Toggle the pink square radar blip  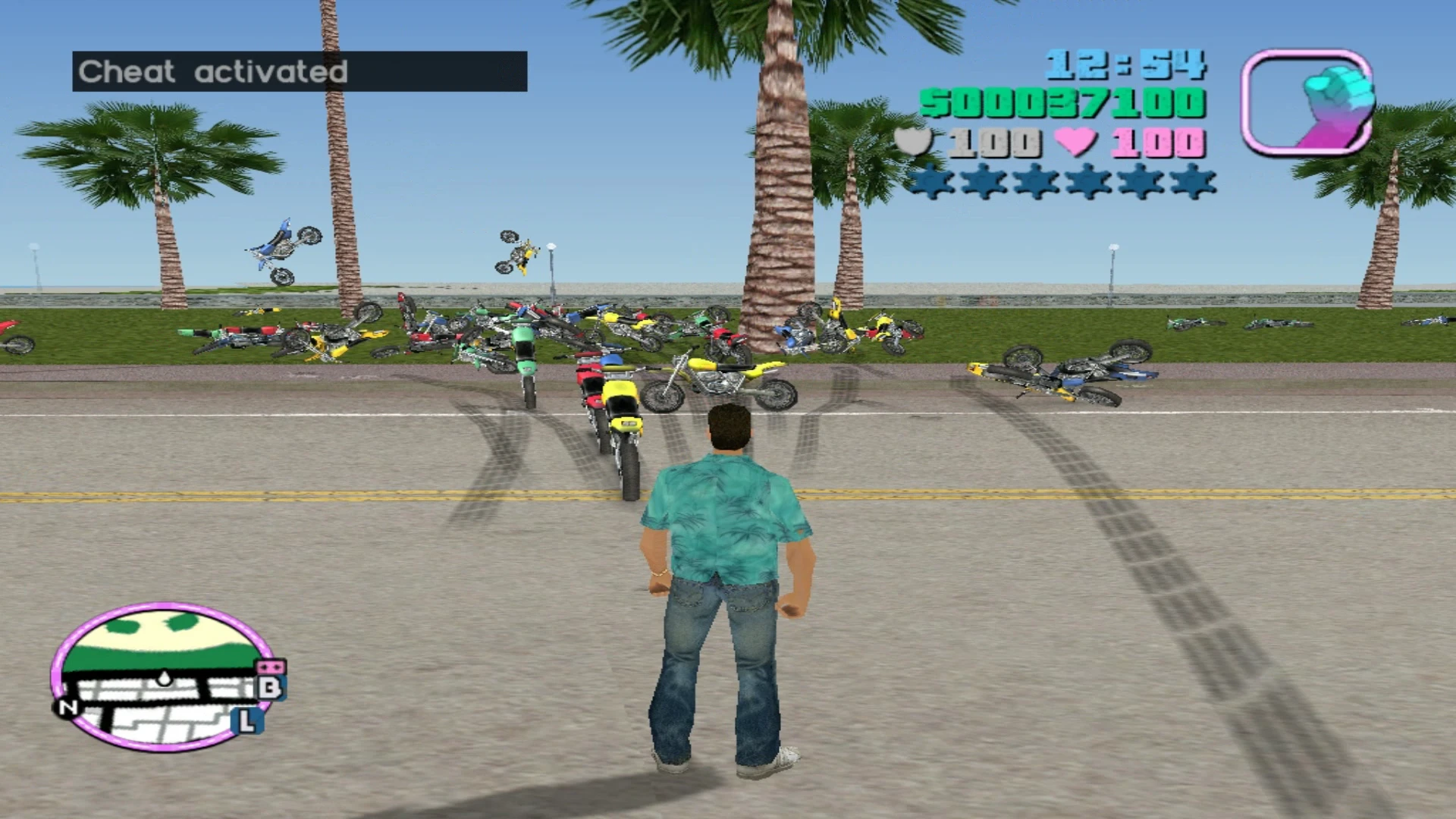point(271,667)
